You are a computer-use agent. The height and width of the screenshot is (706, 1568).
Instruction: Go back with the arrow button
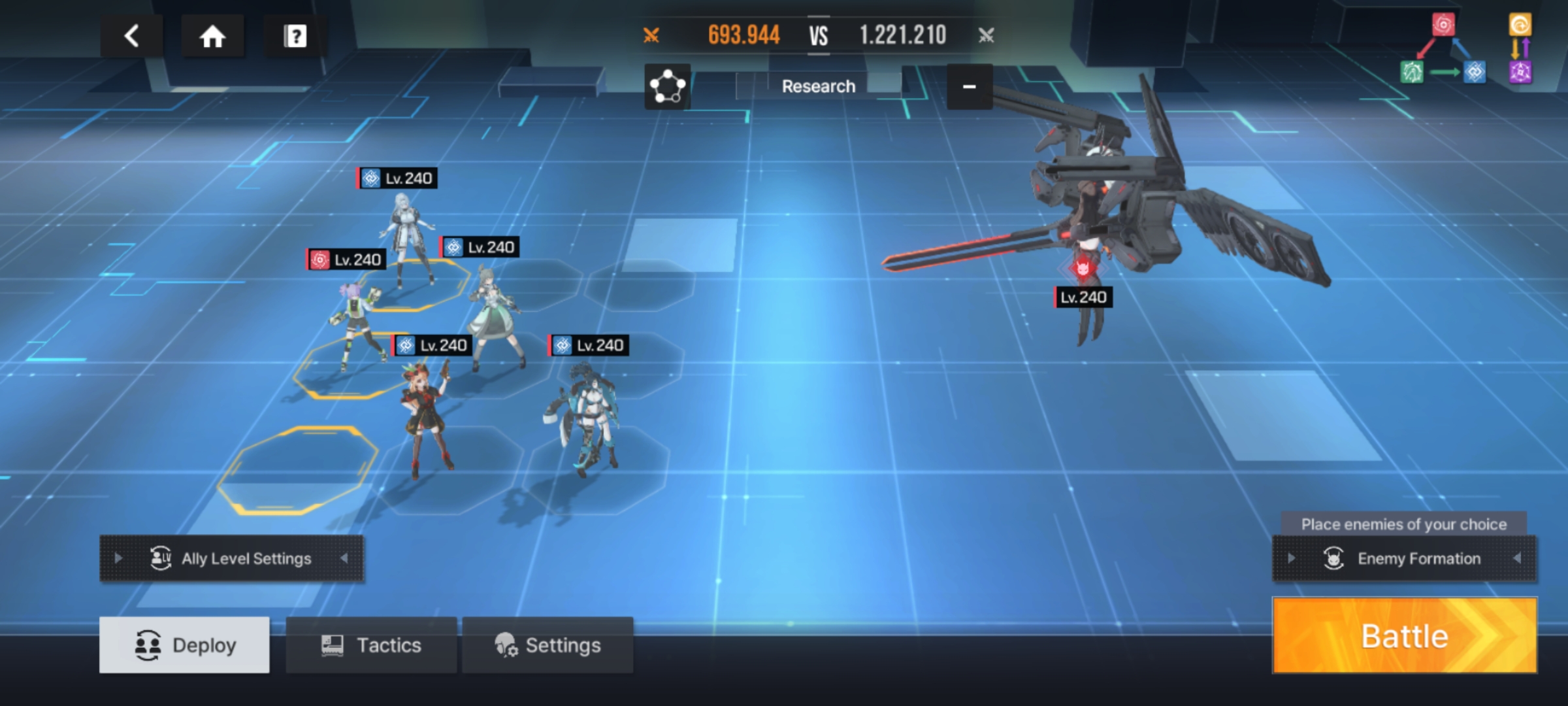point(131,36)
